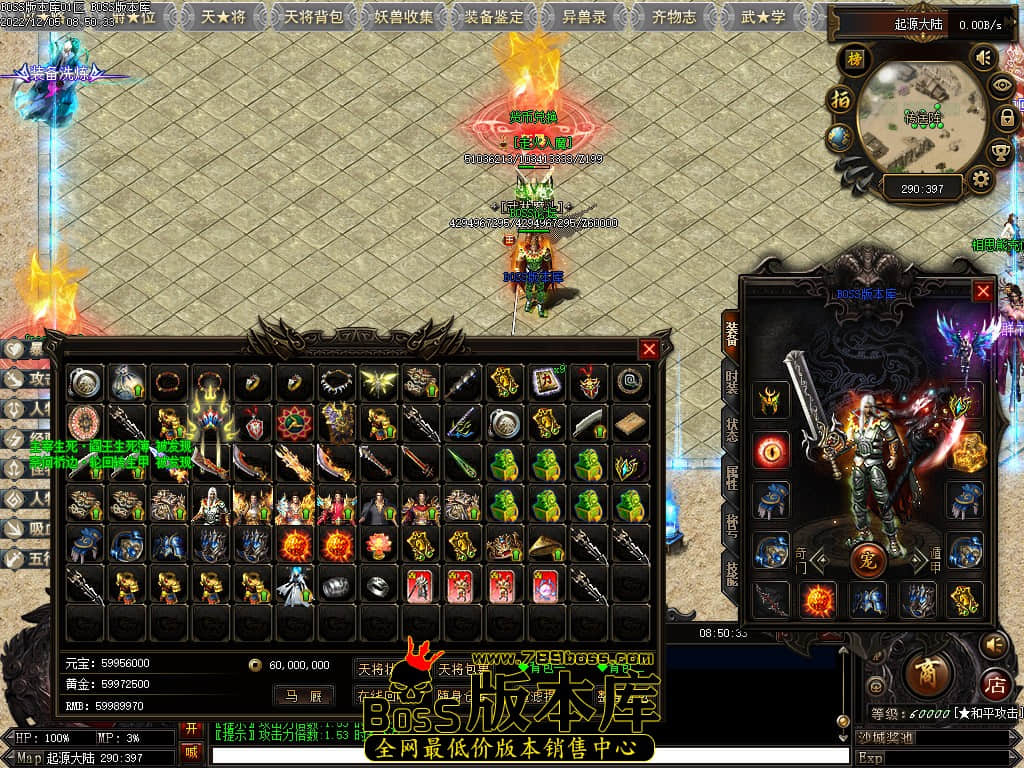Click the round 宠 pet button
This screenshot has width=1024, height=768.
coord(868,558)
